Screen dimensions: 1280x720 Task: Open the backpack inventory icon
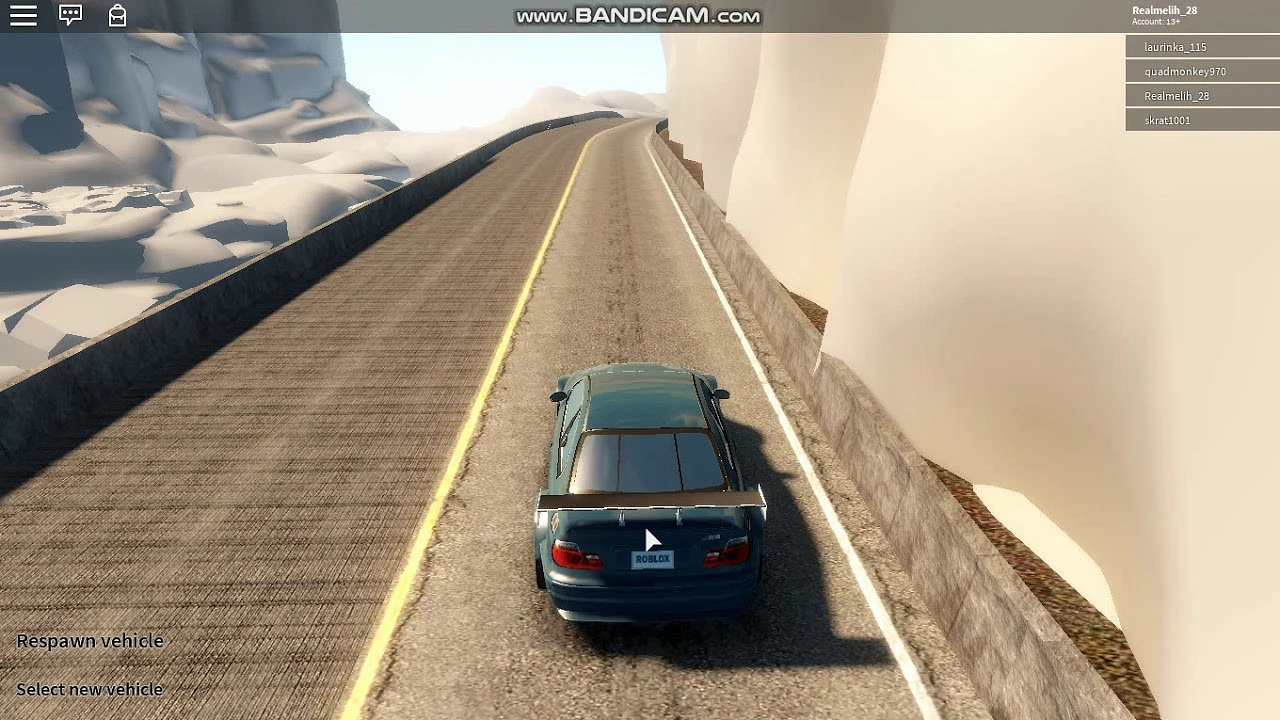click(117, 16)
